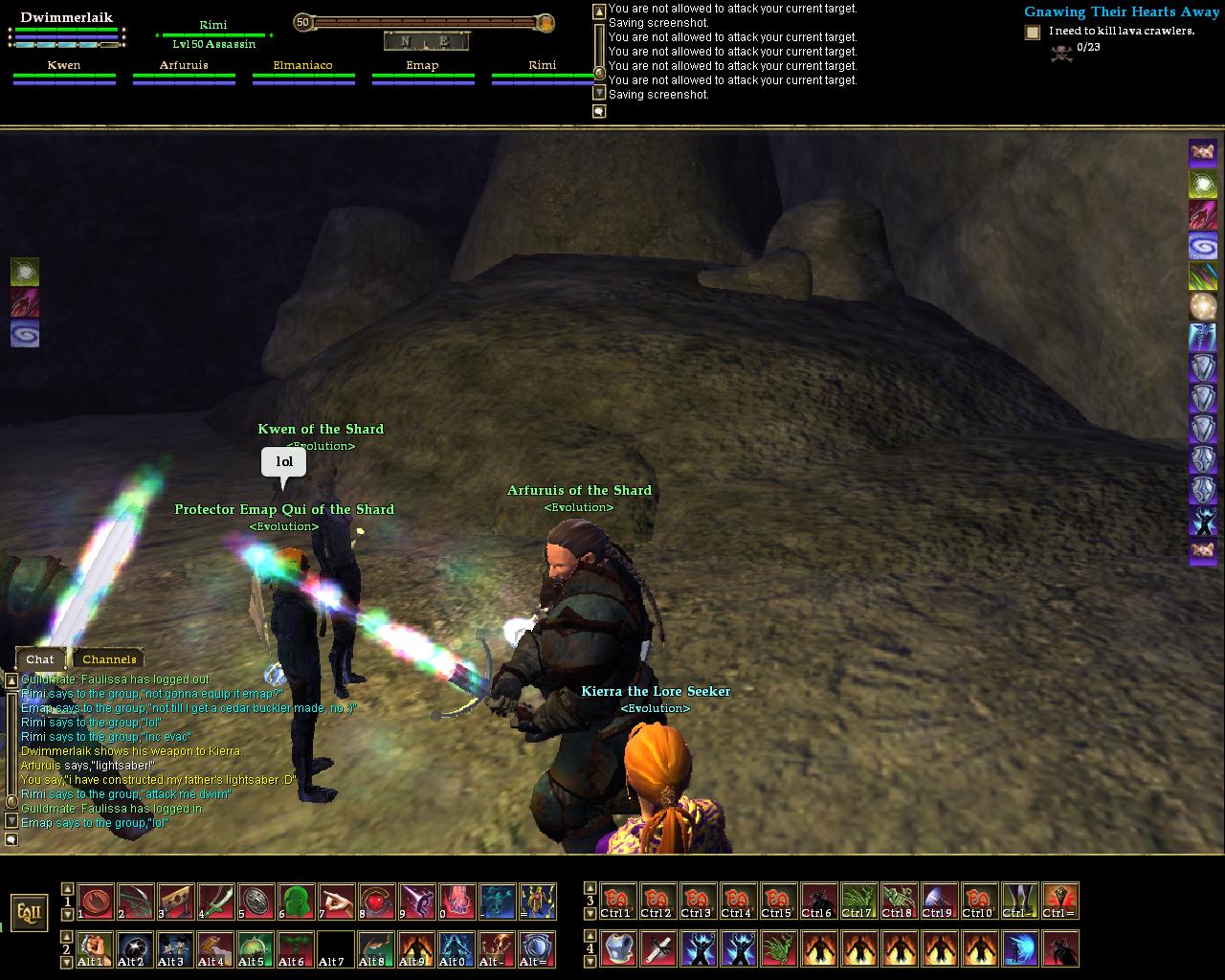Click the swirling blue spiral buff icon at left
1225x980 pixels.
pos(25,334)
